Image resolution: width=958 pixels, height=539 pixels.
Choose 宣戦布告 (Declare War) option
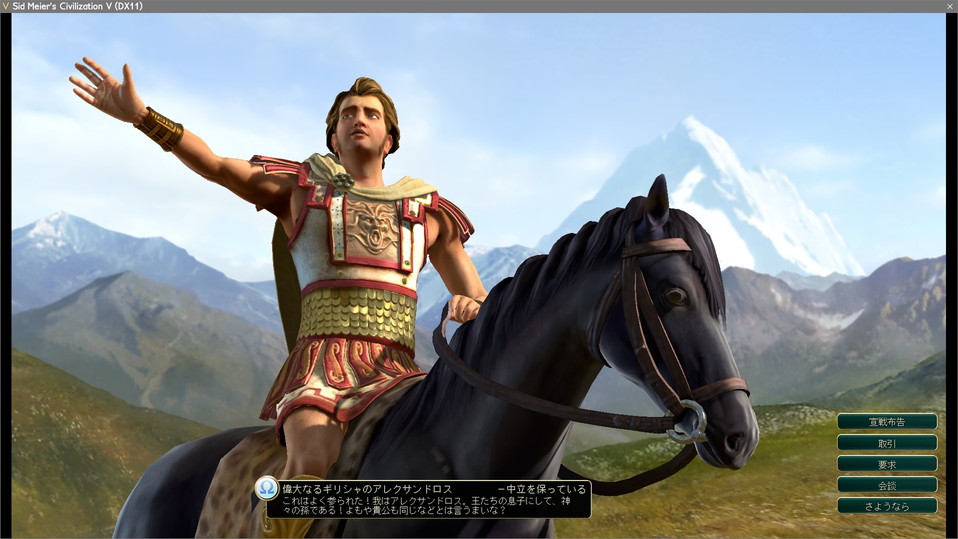tap(887, 421)
